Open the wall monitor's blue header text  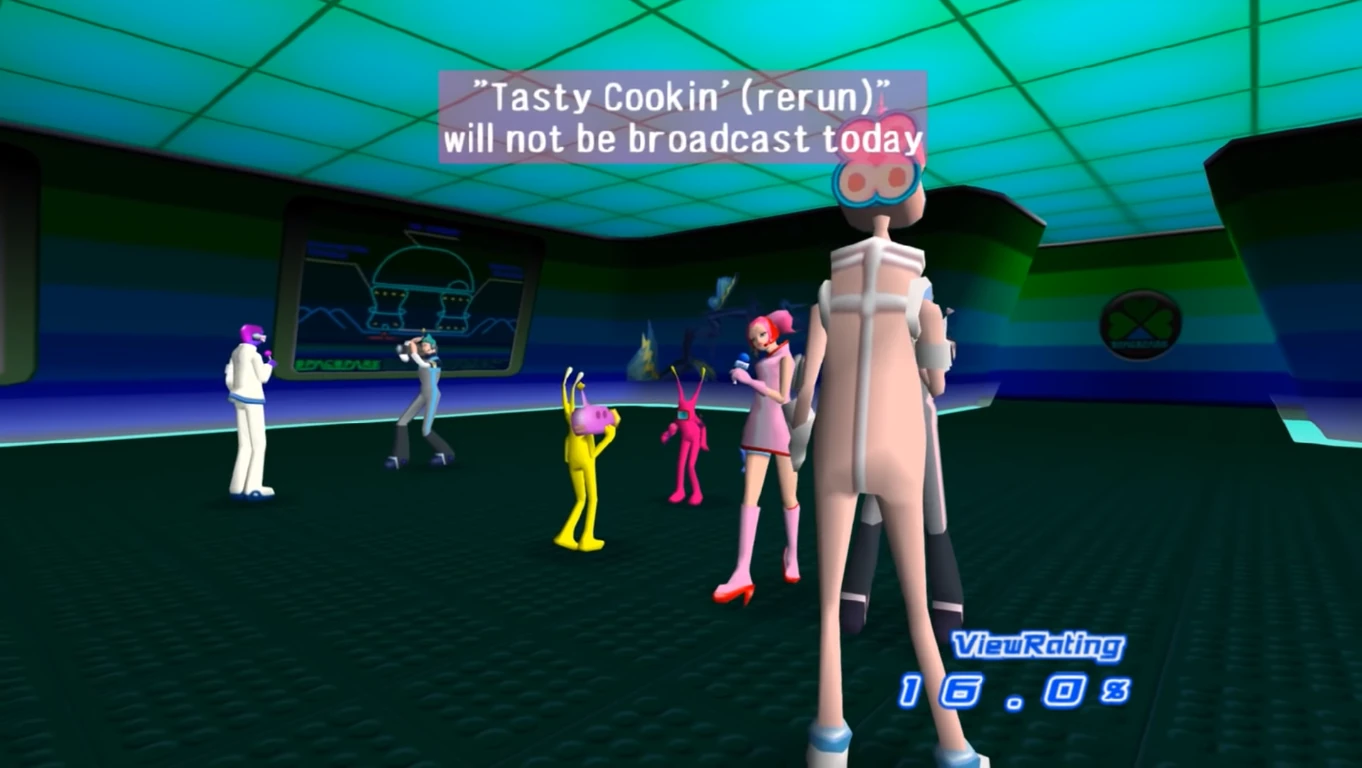431,227
